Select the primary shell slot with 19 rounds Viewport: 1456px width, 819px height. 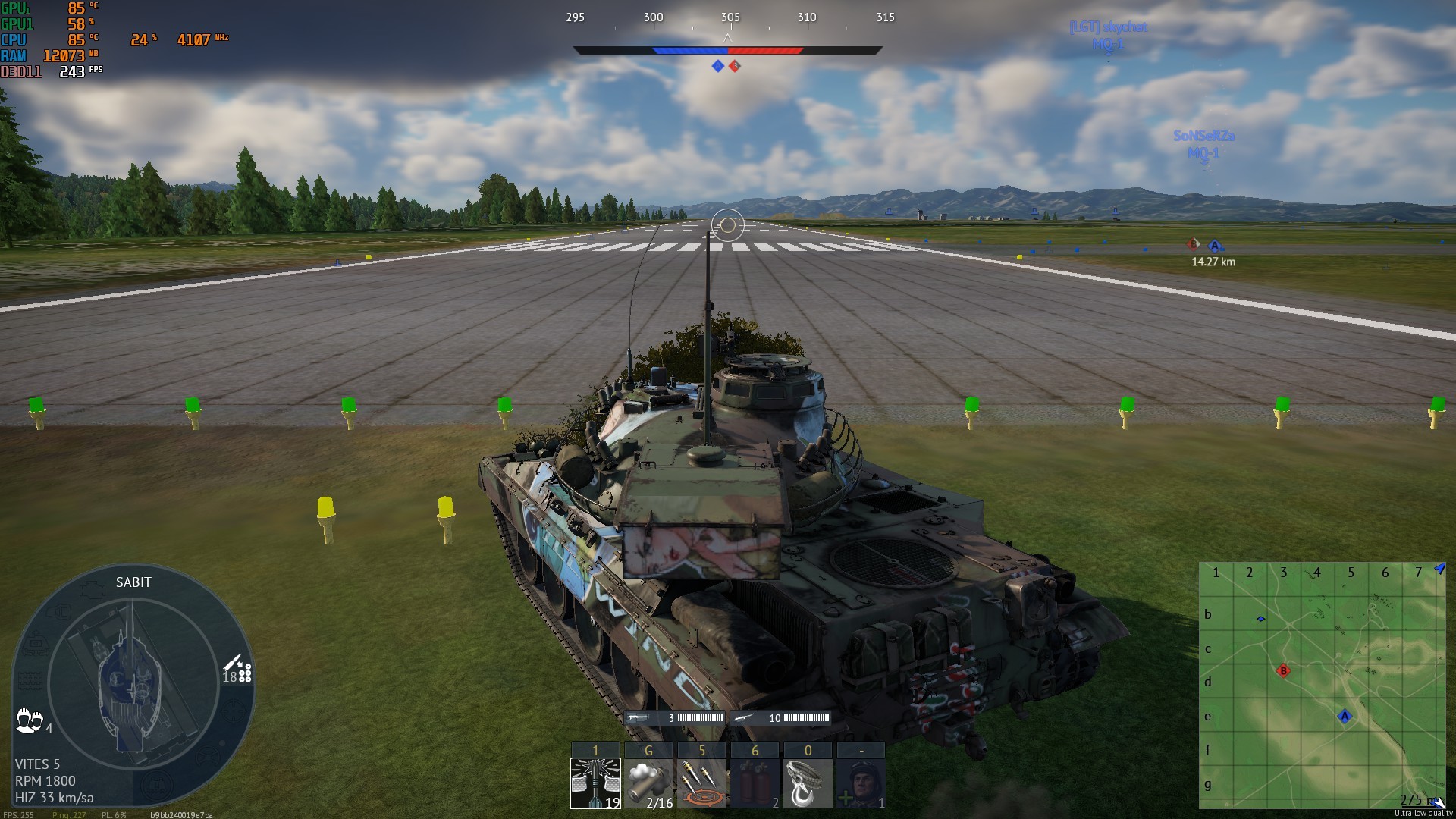point(595,783)
